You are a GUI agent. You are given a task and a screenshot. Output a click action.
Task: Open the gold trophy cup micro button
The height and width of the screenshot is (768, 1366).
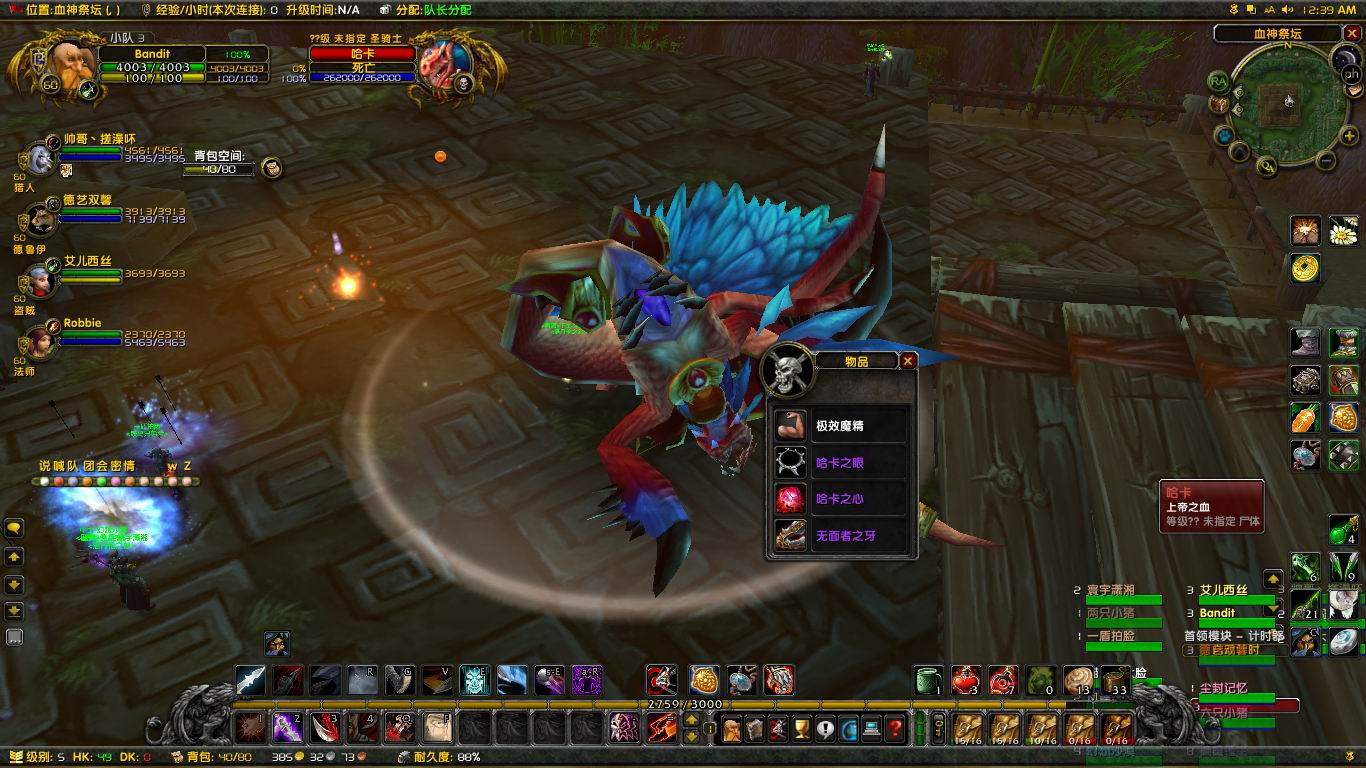801,730
